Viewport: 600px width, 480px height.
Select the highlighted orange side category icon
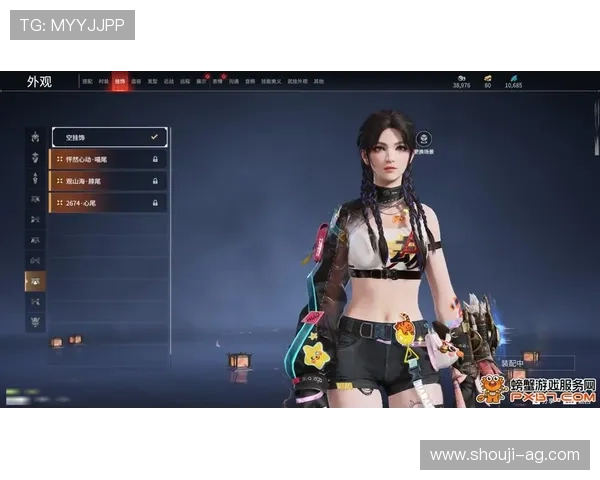pos(35,281)
